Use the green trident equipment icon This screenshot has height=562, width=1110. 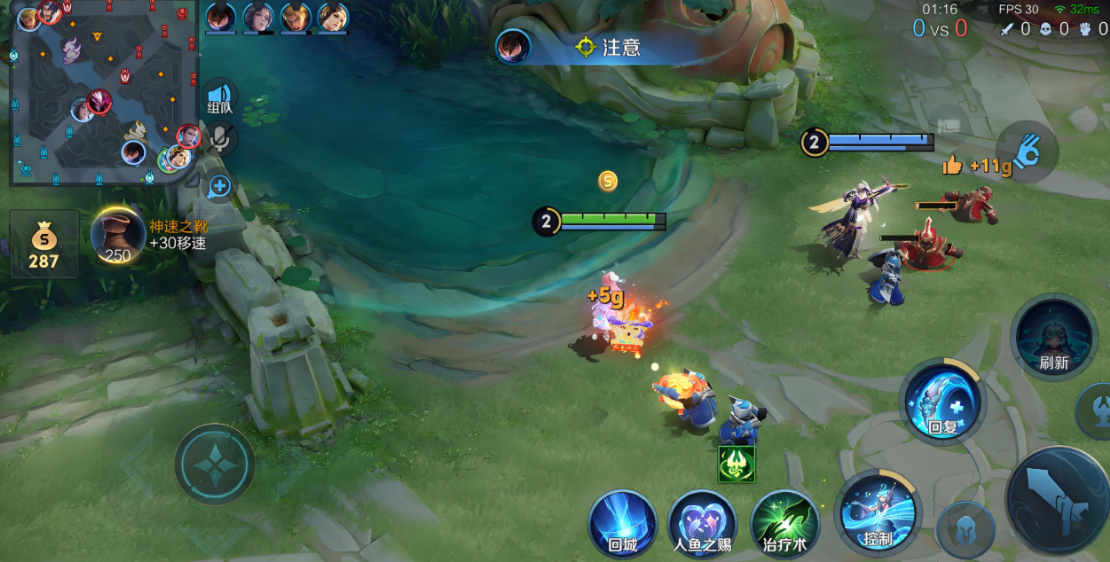pos(736,464)
